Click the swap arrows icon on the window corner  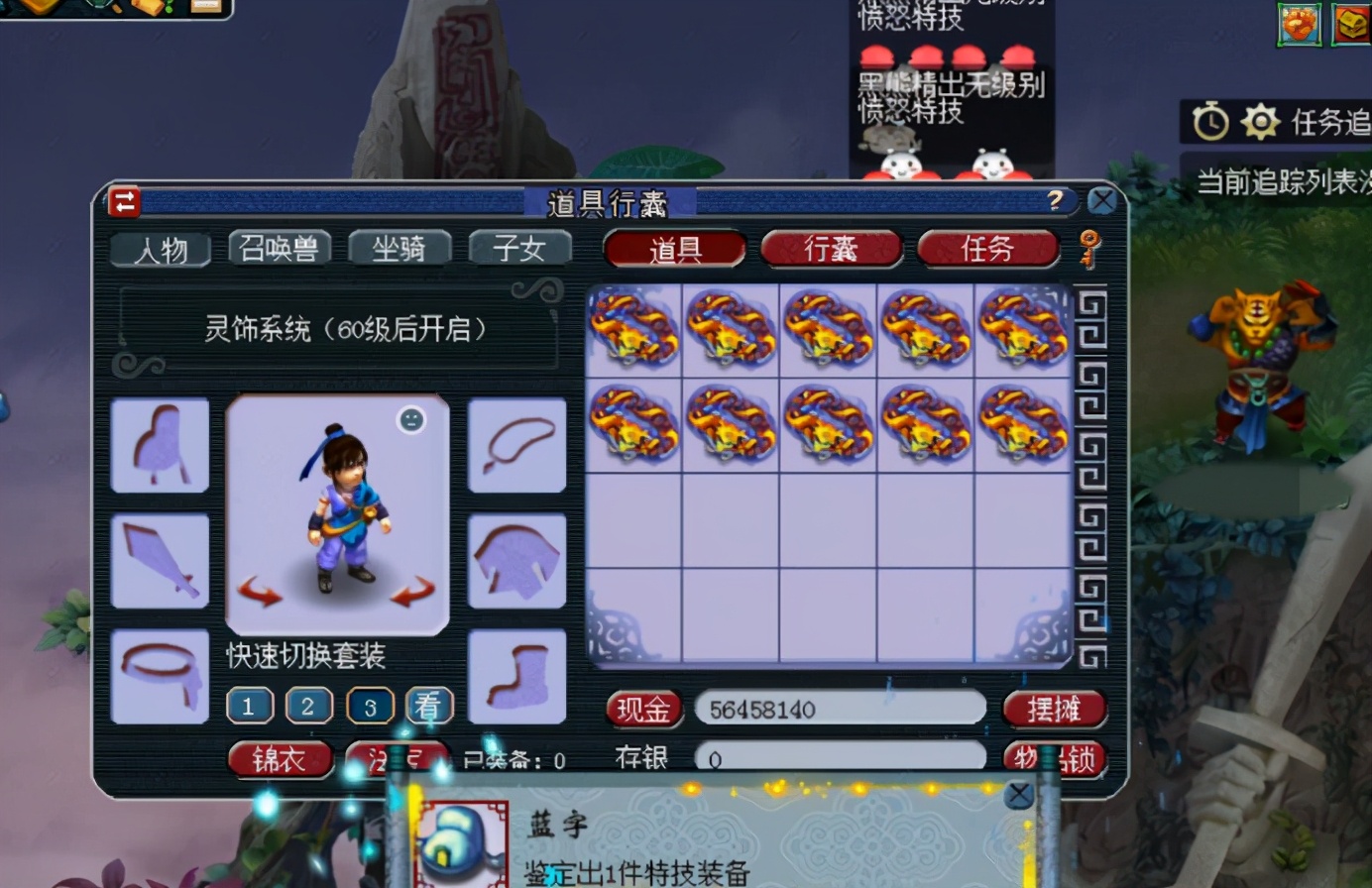pyautogui.click(x=124, y=200)
